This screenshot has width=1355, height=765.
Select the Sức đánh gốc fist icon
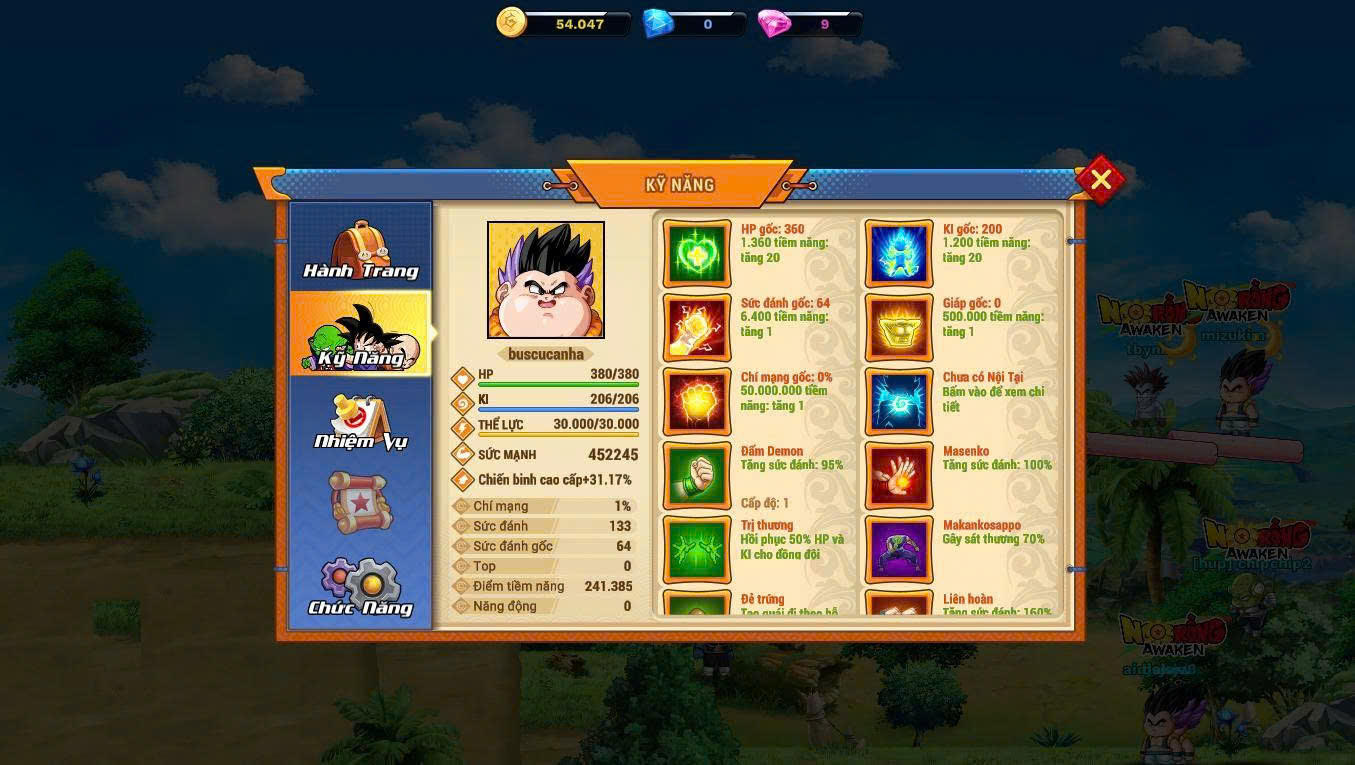pyautogui.click(x=697, y=328)
